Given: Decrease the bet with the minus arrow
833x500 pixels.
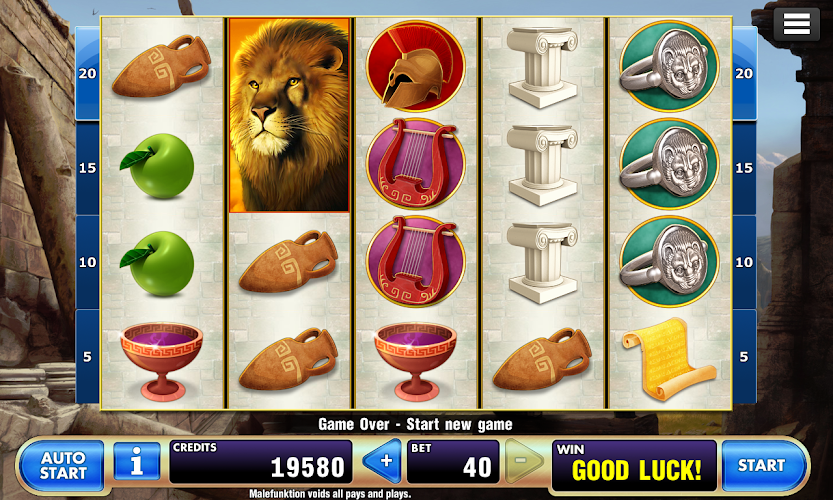Looking at the screenshot, I should click(523, 464).
